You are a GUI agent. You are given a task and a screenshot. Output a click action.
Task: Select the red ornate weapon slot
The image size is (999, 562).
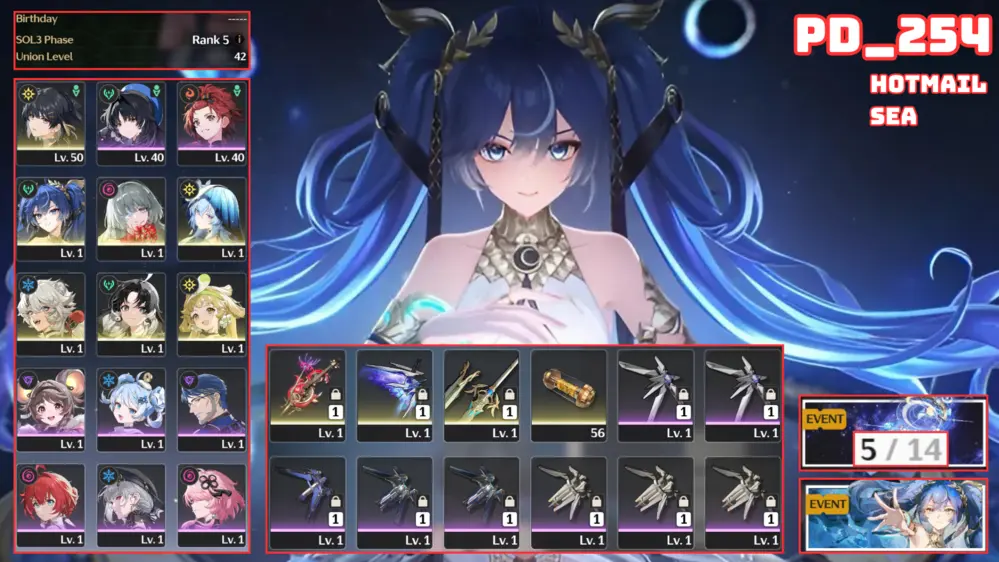(x=307, y=394)
